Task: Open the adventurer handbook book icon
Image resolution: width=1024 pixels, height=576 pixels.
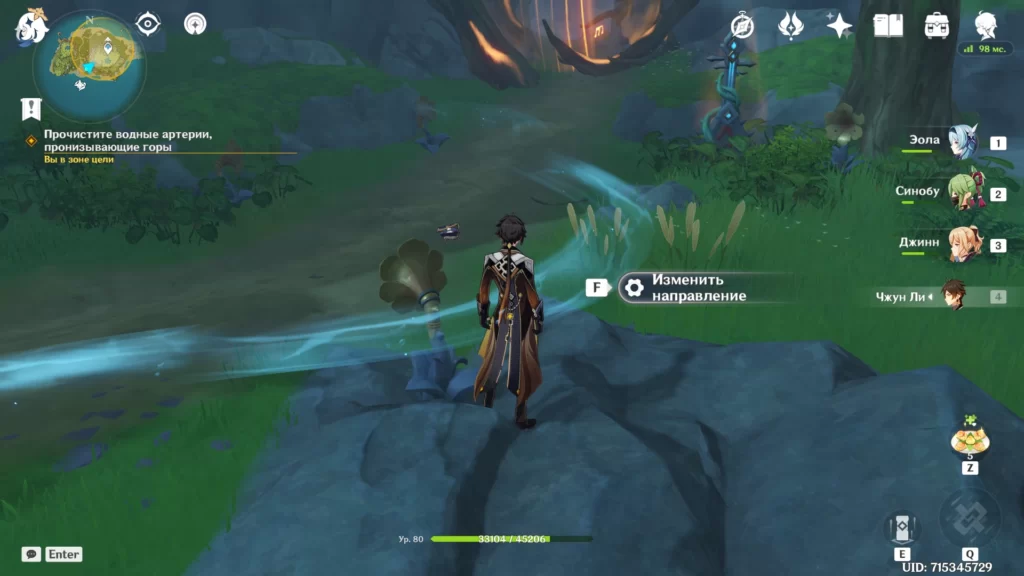Action: click(888, 26)
